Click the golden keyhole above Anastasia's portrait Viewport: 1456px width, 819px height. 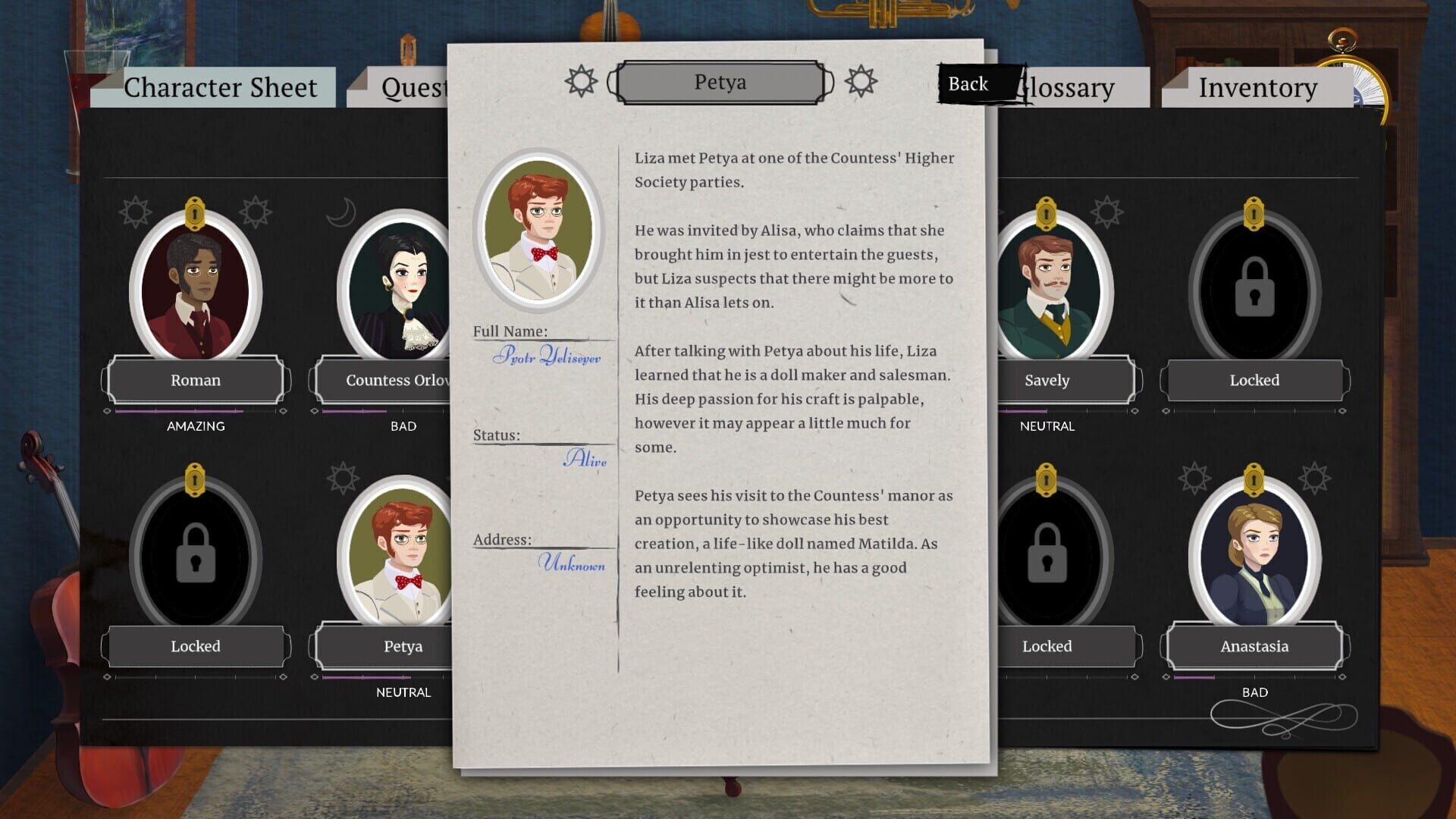pos(1254,477)
